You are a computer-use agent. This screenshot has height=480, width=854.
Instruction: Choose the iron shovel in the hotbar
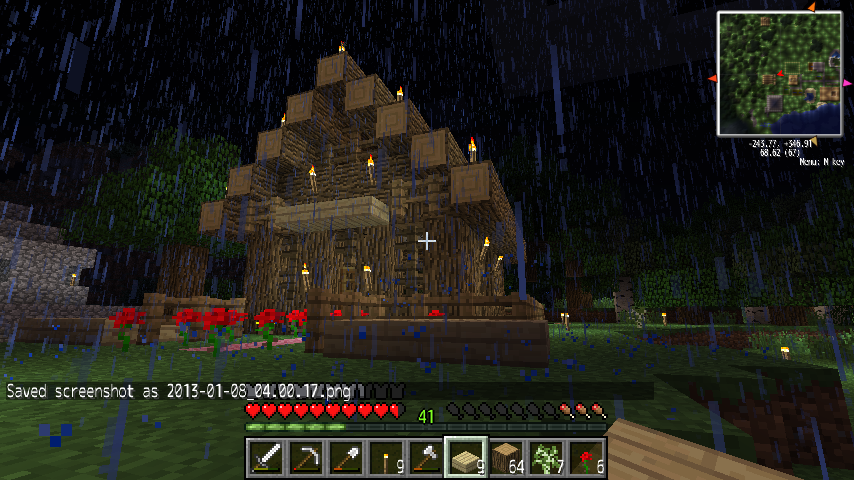click(345, 458)
